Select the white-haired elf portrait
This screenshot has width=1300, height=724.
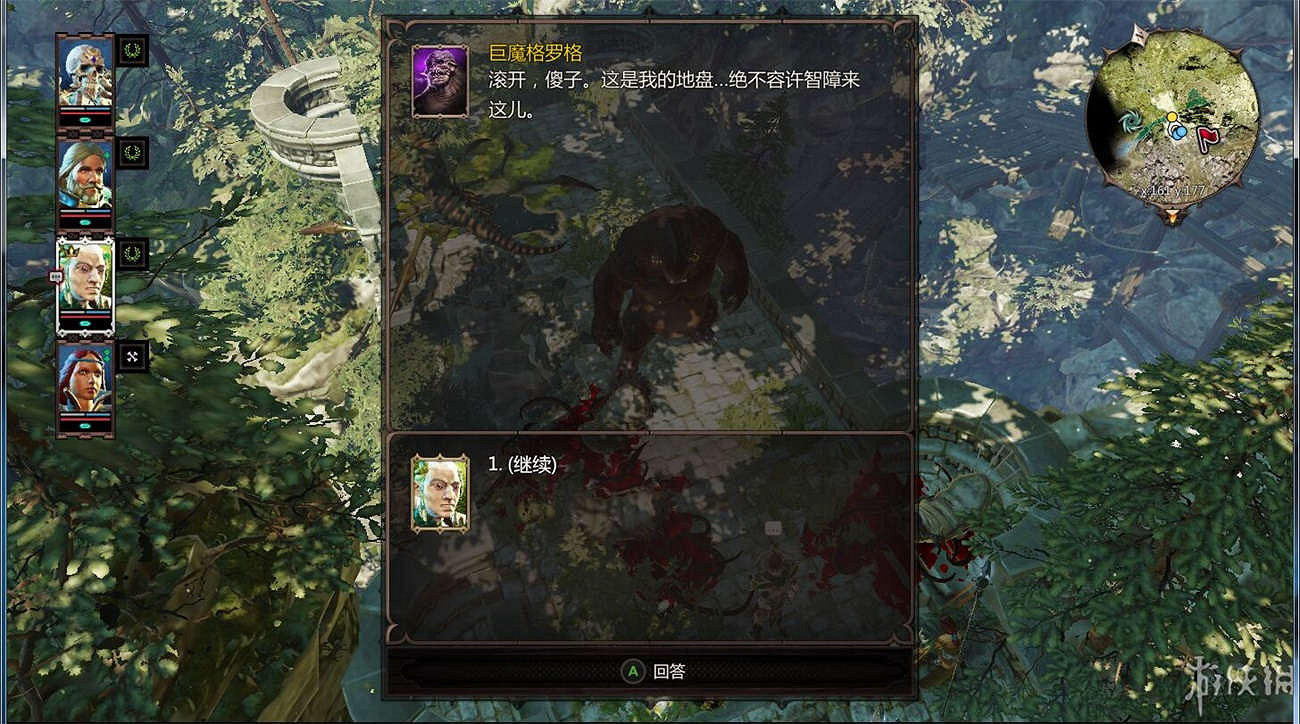pyautogui.click(x=87, y=273)
